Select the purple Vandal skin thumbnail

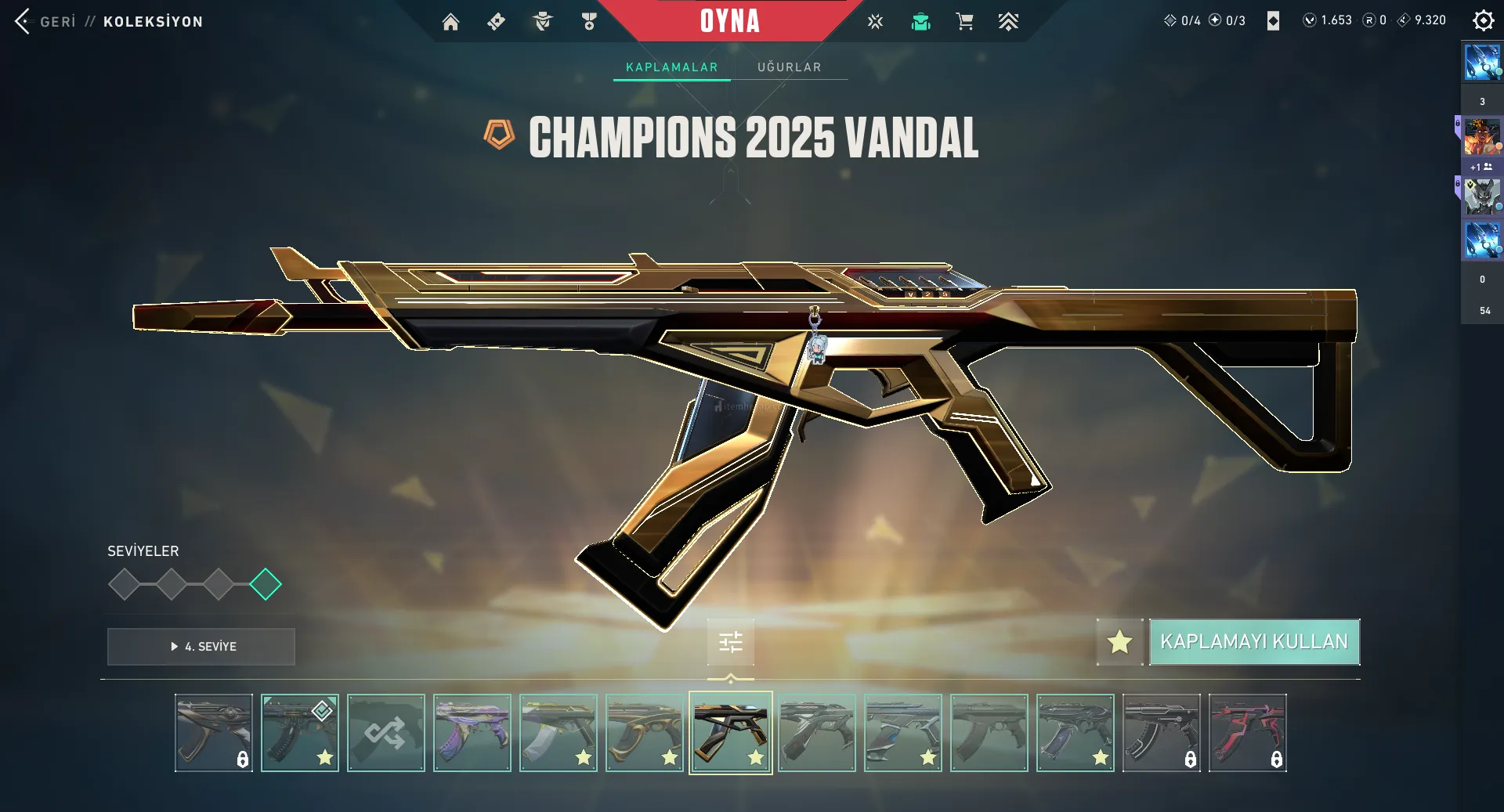coord(472,733)
